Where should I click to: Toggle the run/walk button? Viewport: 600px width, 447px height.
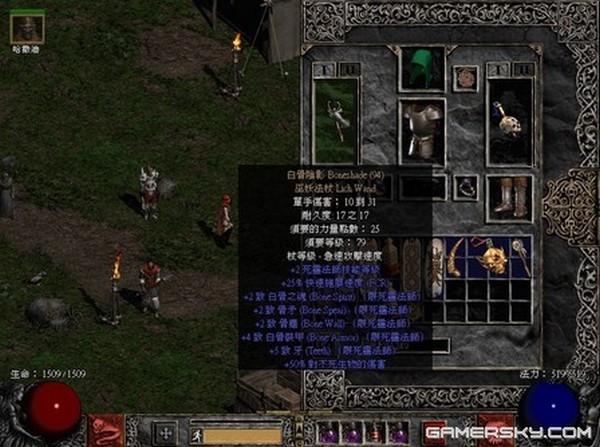[197, 435]
